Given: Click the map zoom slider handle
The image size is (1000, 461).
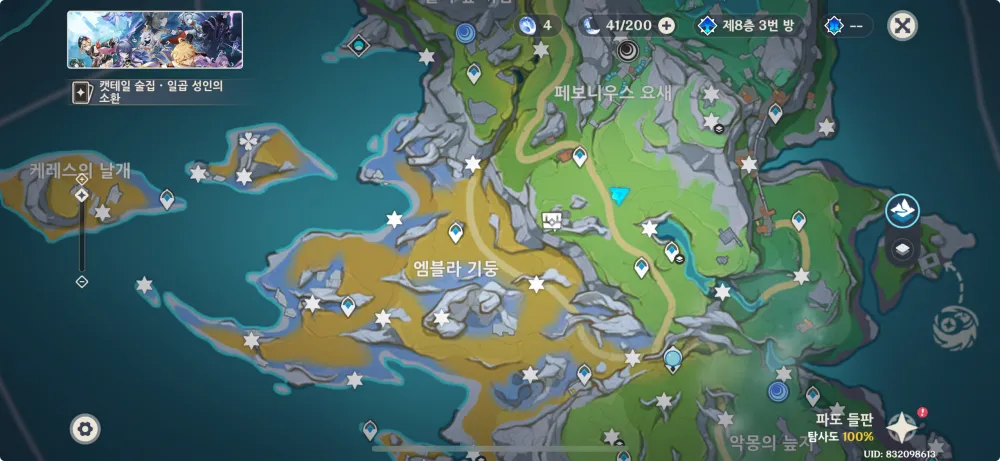Looking at the screenshot, I should pyautogui.click(x=82, y=195).
